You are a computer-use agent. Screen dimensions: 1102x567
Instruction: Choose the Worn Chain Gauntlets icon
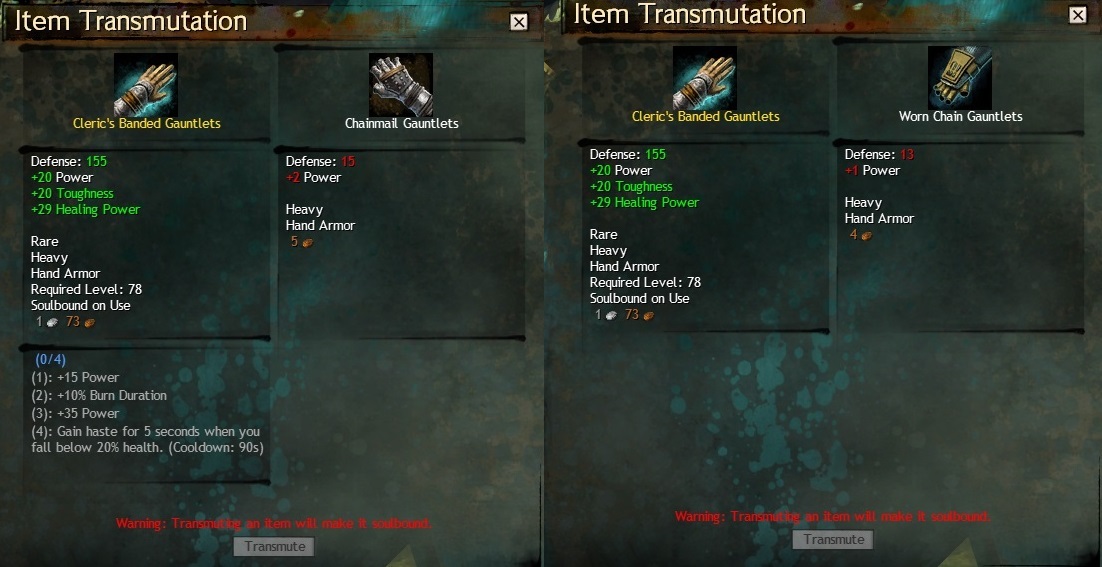click(x=960, y=78)
